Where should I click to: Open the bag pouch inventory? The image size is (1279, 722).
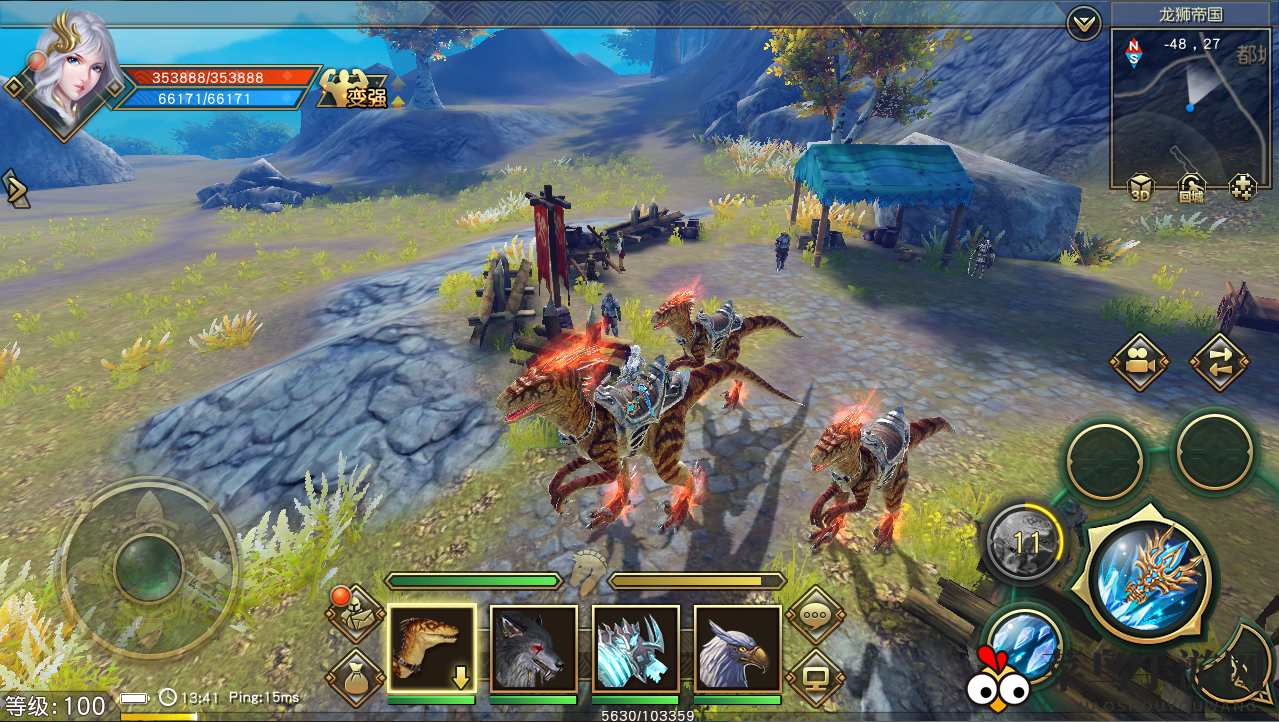354,680
